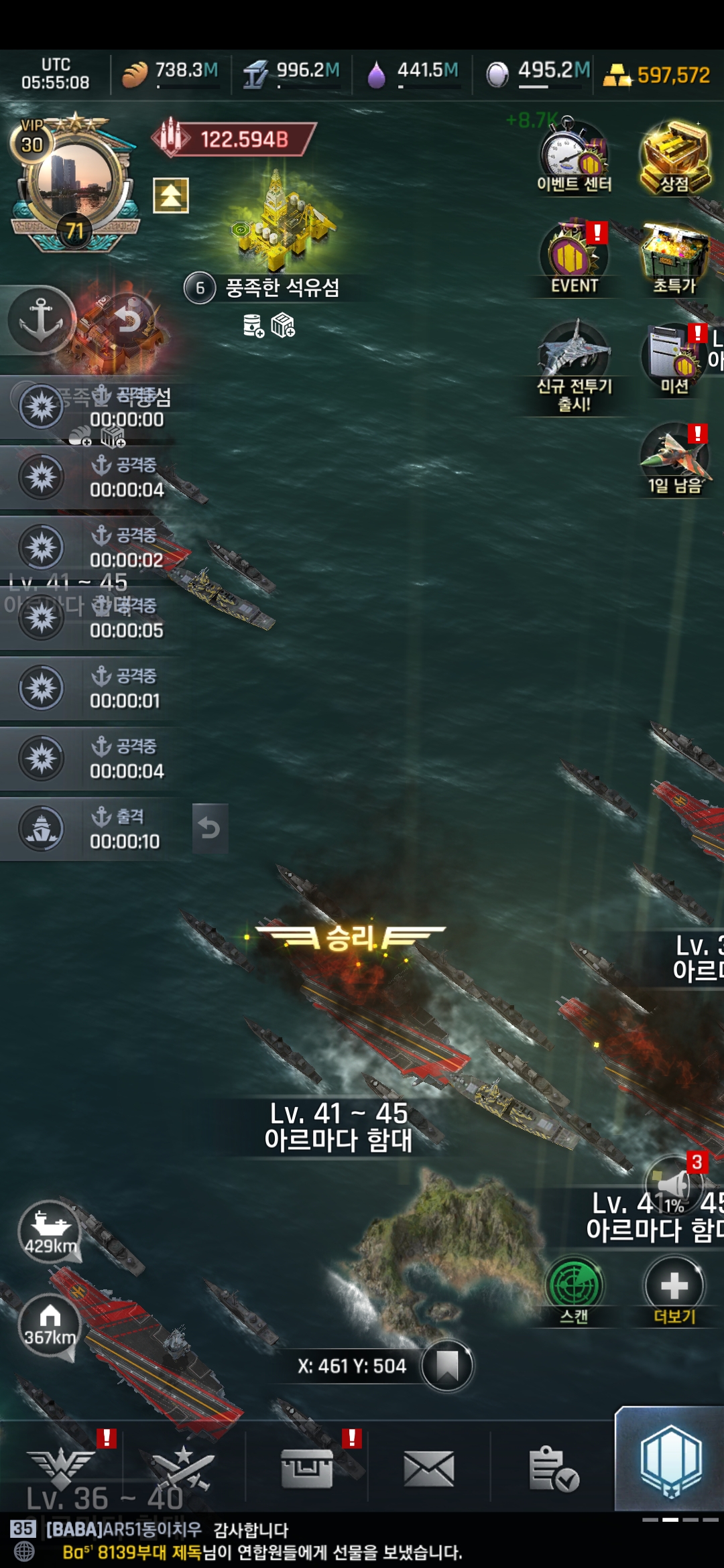The image size is (724, 1568).
Task: Open the alliance shield button
Action: pyautogui.click(x=670, y=1461)
